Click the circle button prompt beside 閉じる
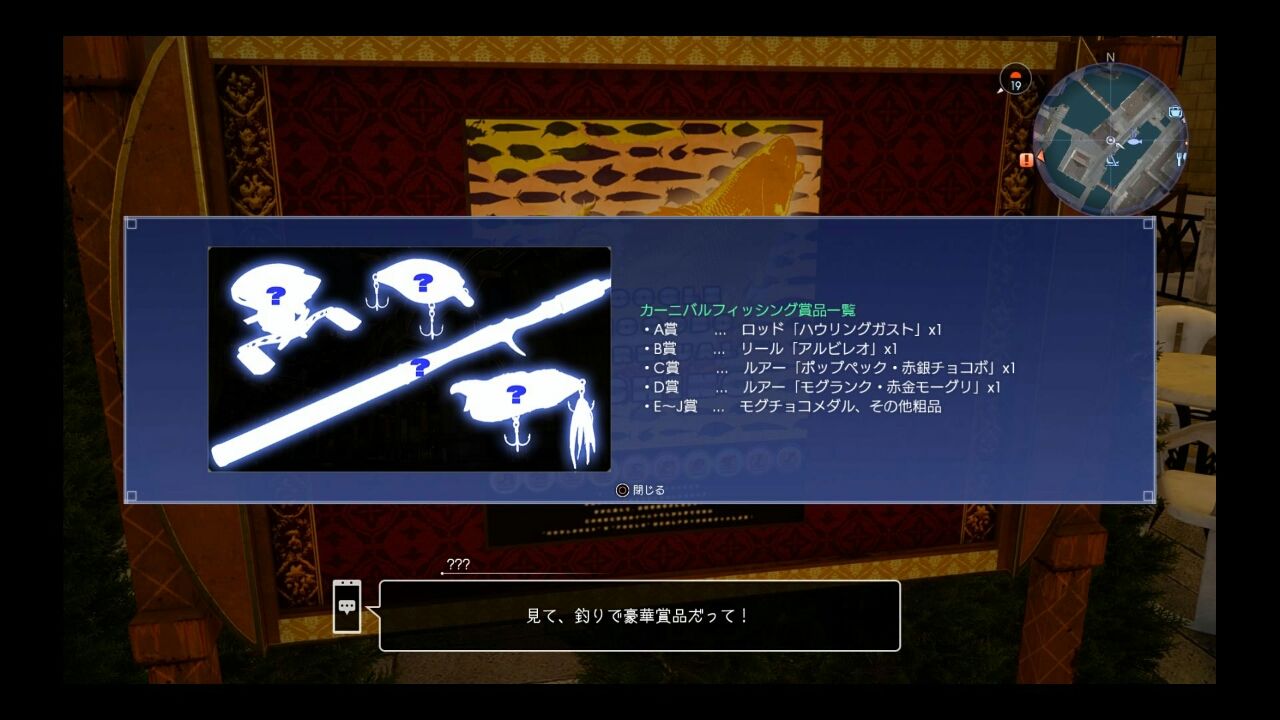1280x720 pixels. [x=623, y=492]
